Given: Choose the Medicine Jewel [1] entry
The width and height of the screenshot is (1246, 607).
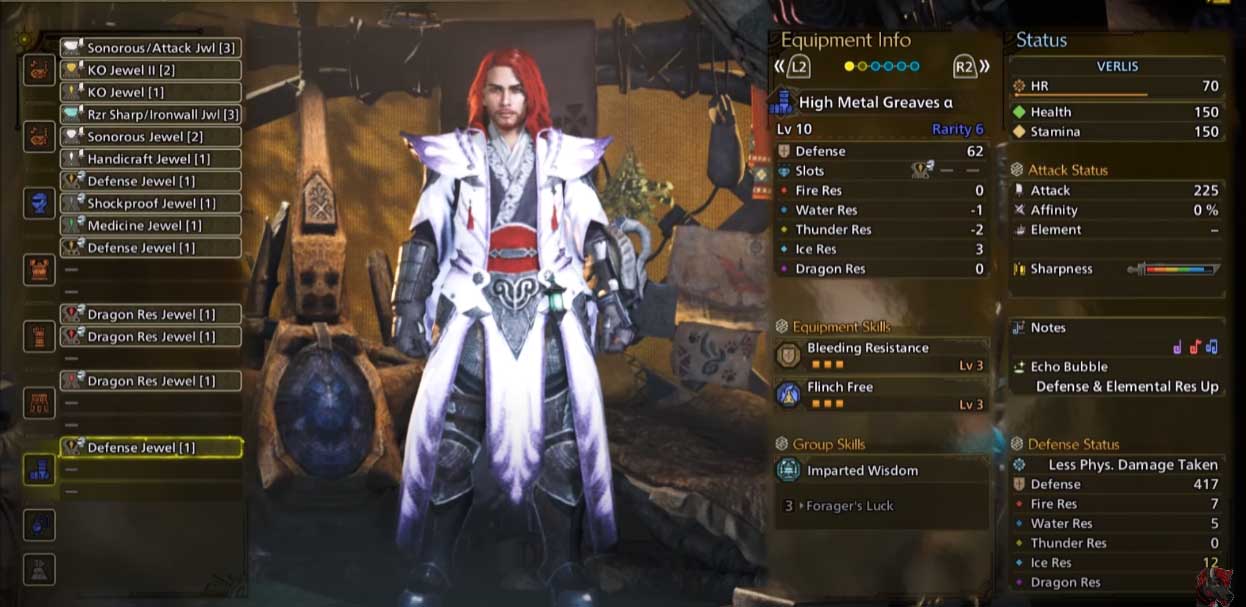Looking at the screenshot, I should click(151, 225).
